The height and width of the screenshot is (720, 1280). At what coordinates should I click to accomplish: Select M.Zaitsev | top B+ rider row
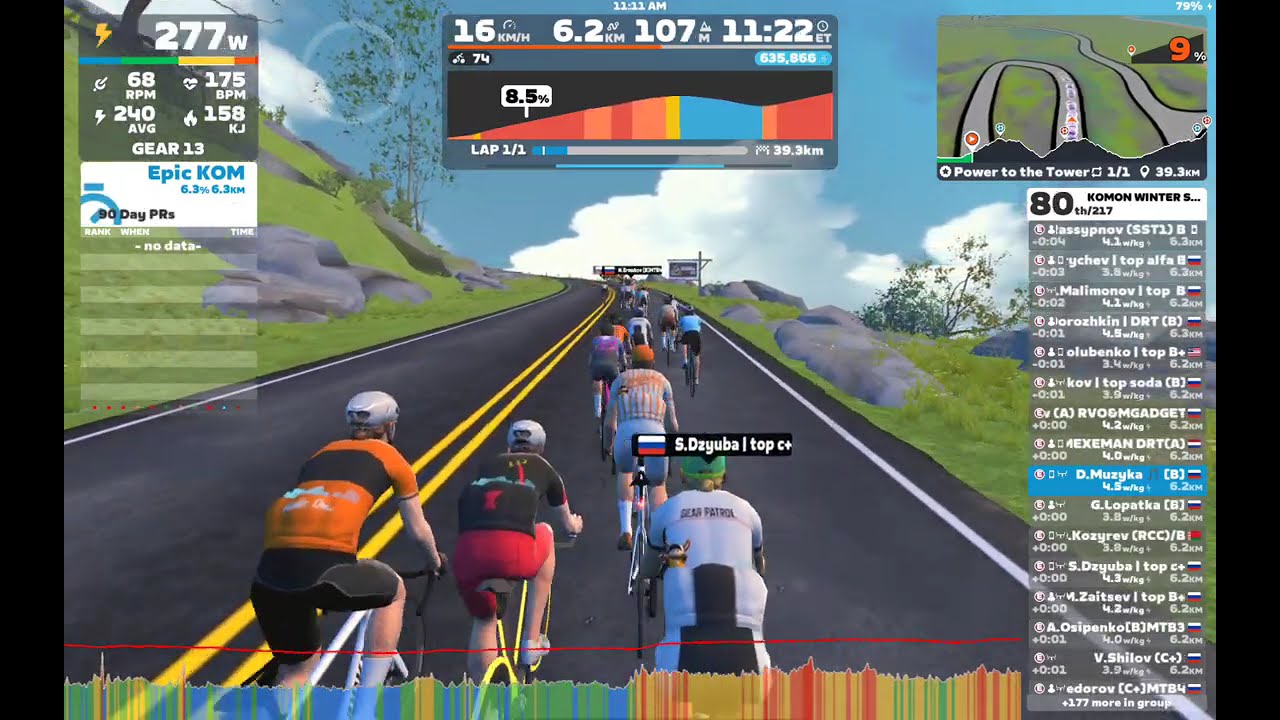(1117, 602)
